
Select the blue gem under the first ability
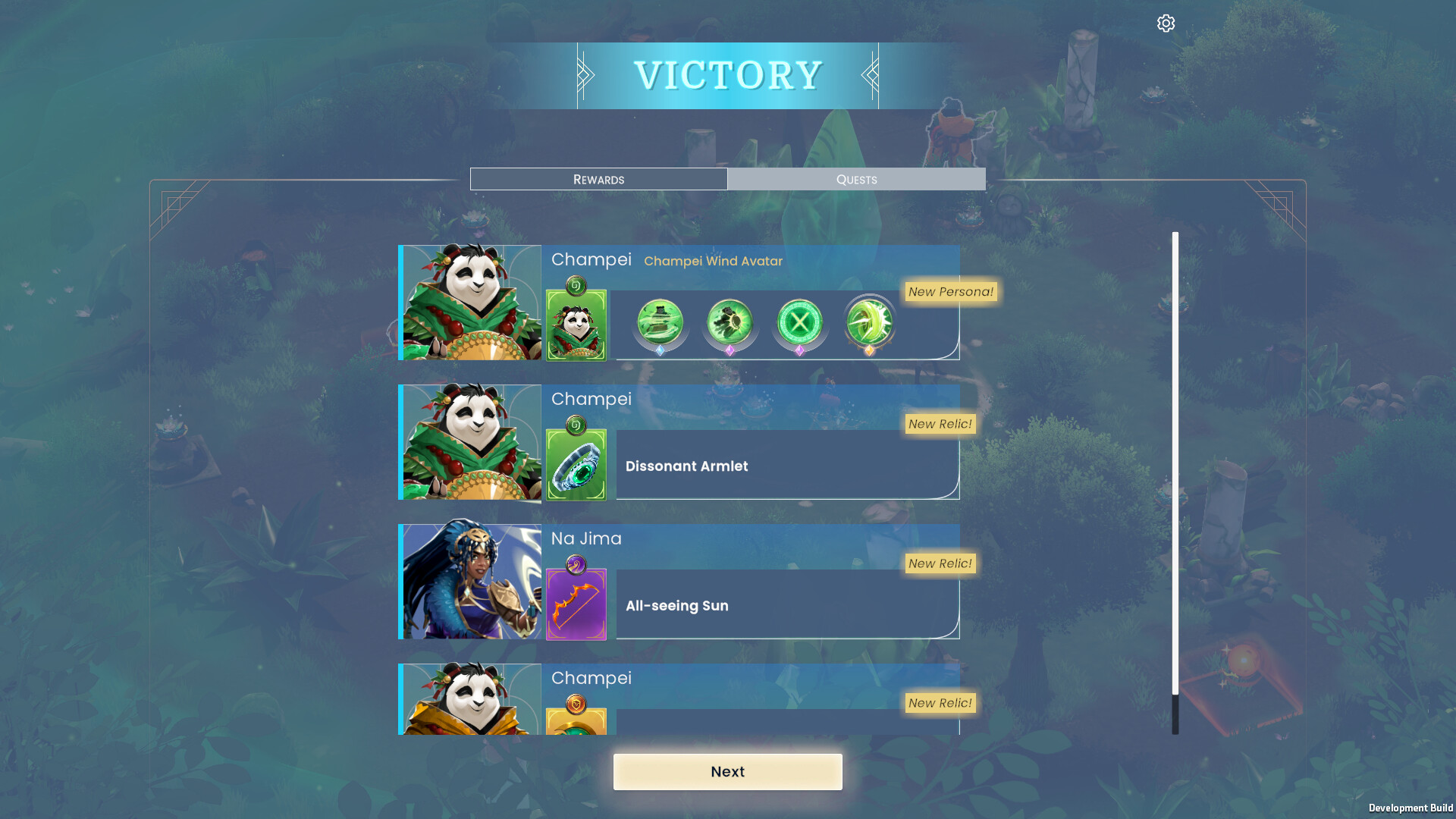(658, 351)
